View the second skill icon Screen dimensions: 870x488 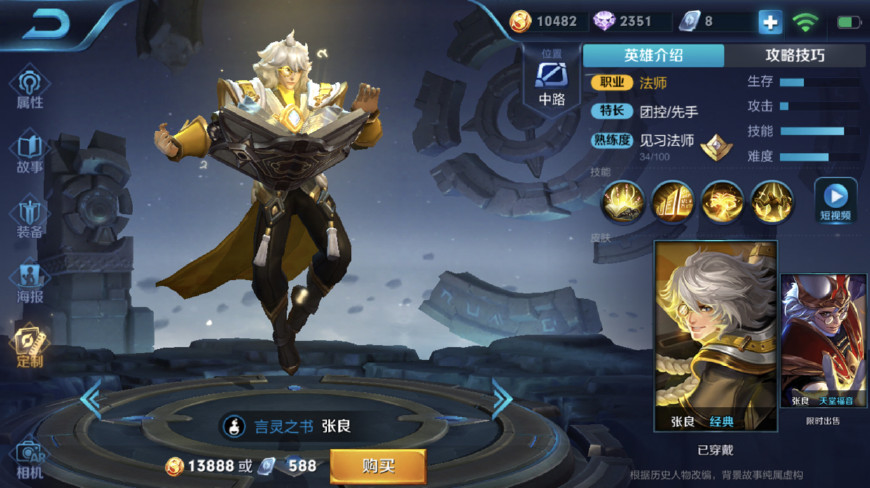coord(672,201)
